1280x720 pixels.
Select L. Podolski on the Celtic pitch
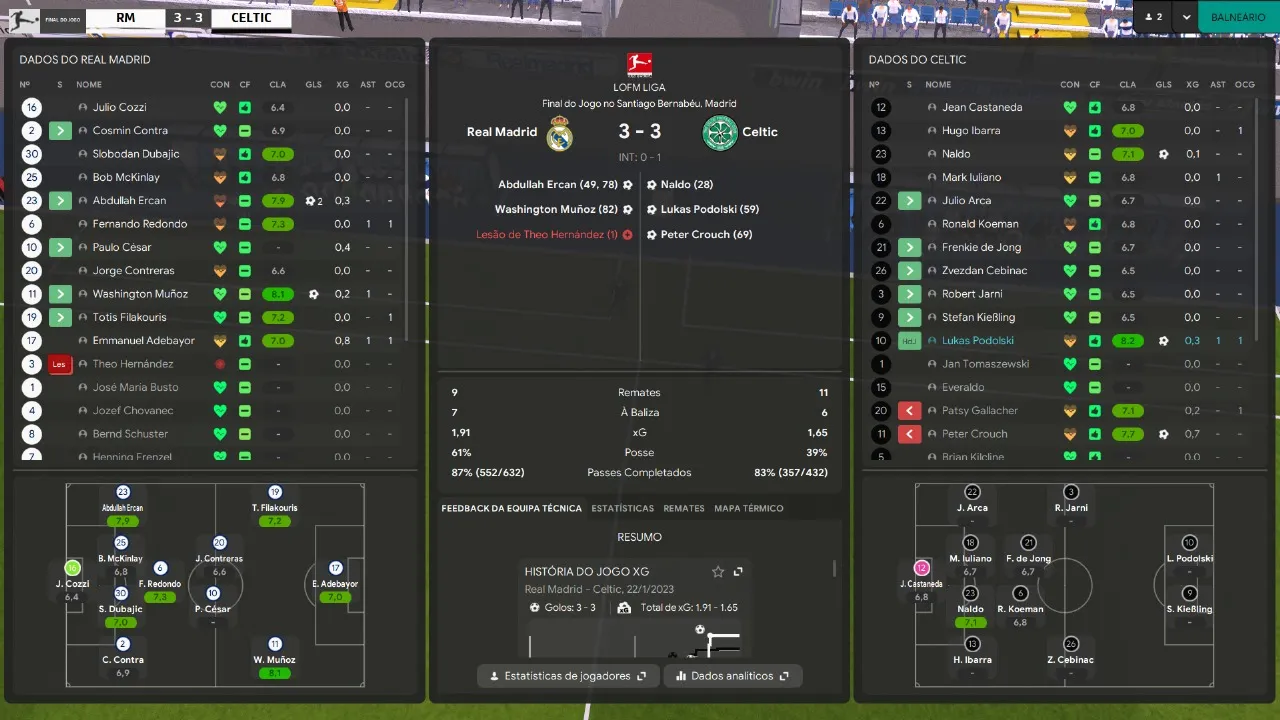tap(1189, 543)
